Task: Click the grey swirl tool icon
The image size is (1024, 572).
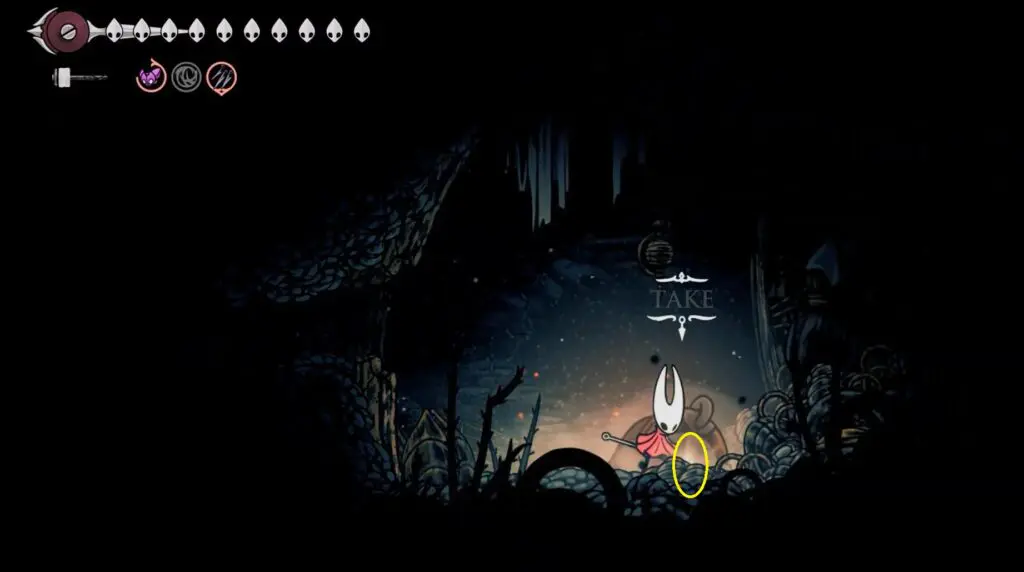Action: tap(186, 77)
